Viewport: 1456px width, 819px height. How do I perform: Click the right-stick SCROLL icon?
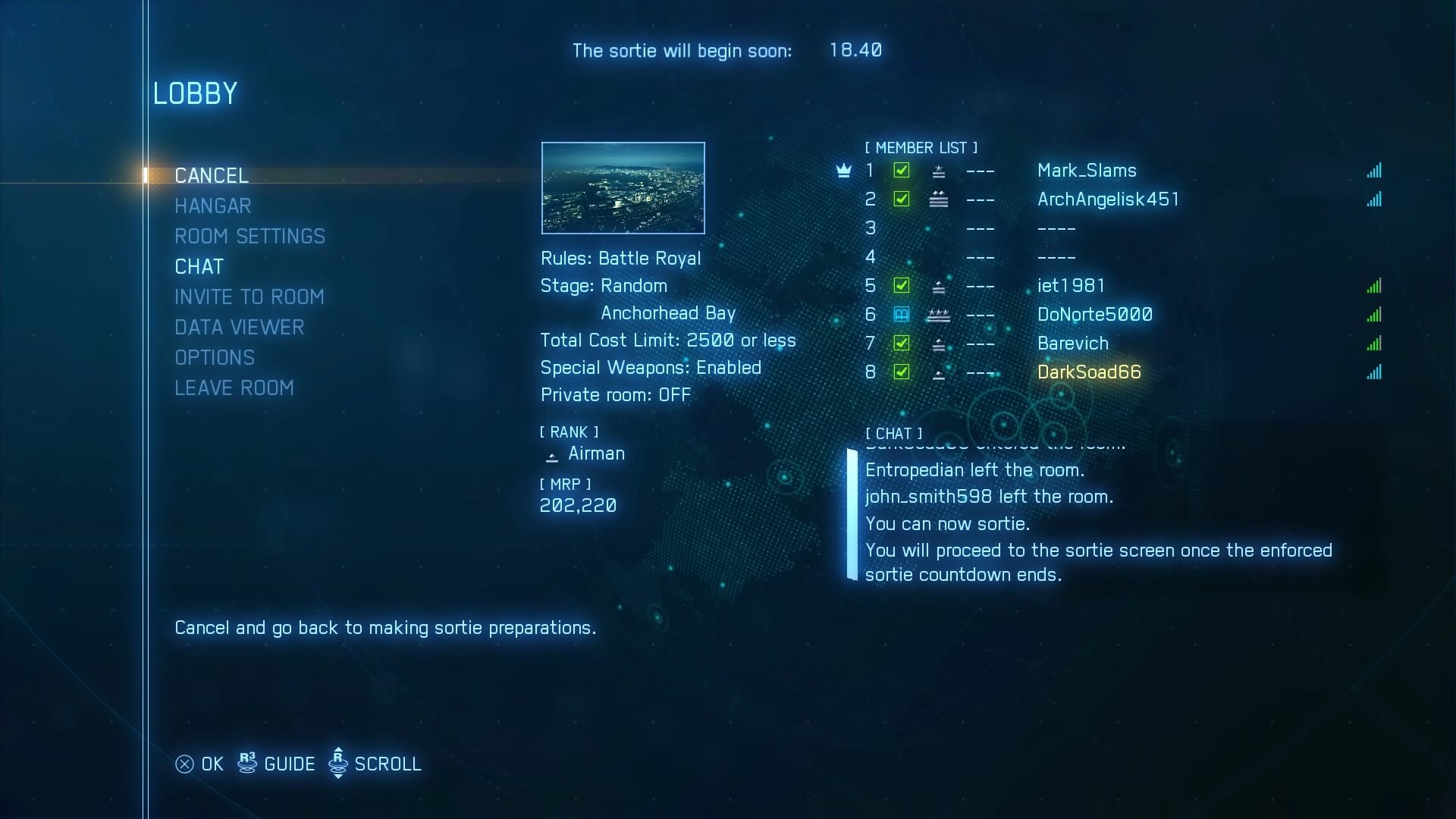(x=338, y=764)
